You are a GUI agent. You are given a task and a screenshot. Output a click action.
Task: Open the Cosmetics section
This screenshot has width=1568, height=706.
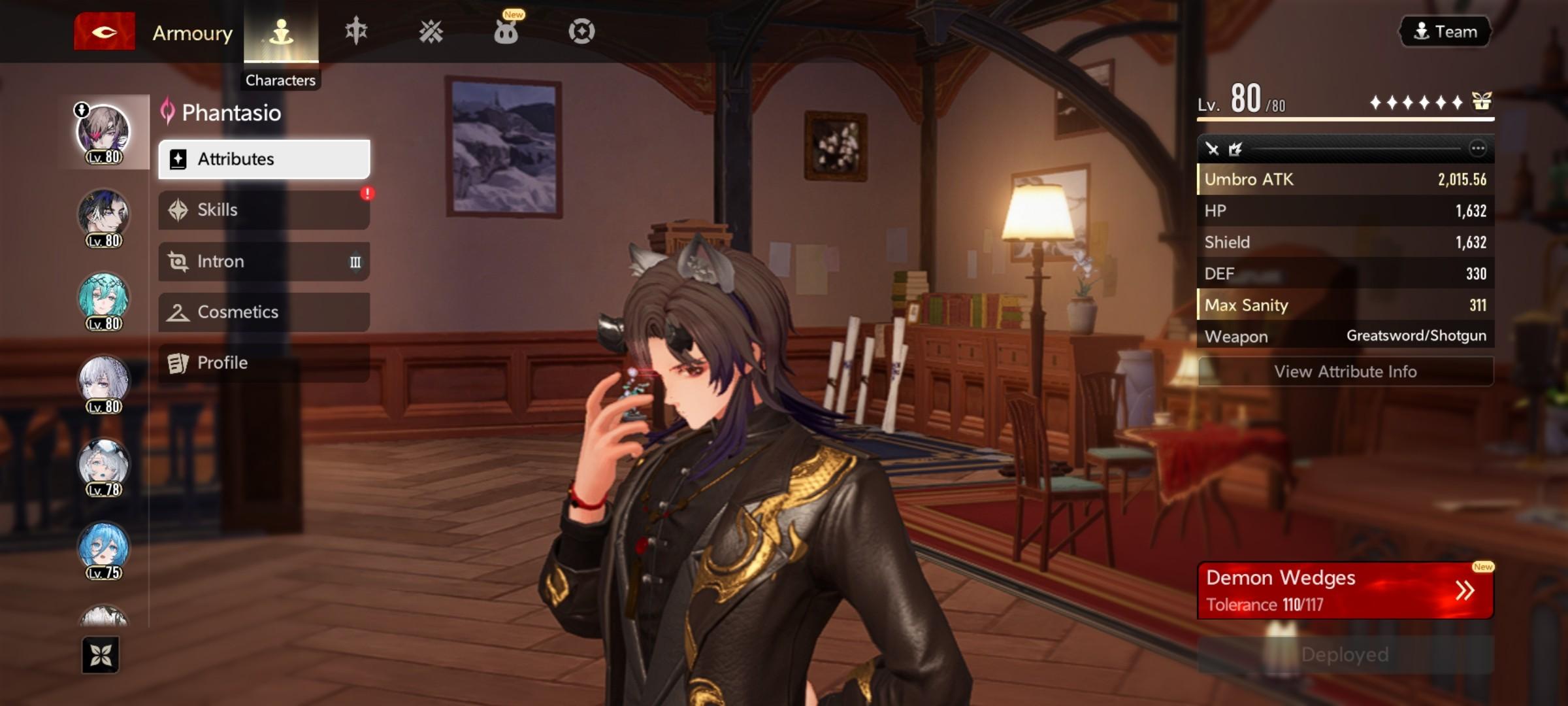[264, 312]
